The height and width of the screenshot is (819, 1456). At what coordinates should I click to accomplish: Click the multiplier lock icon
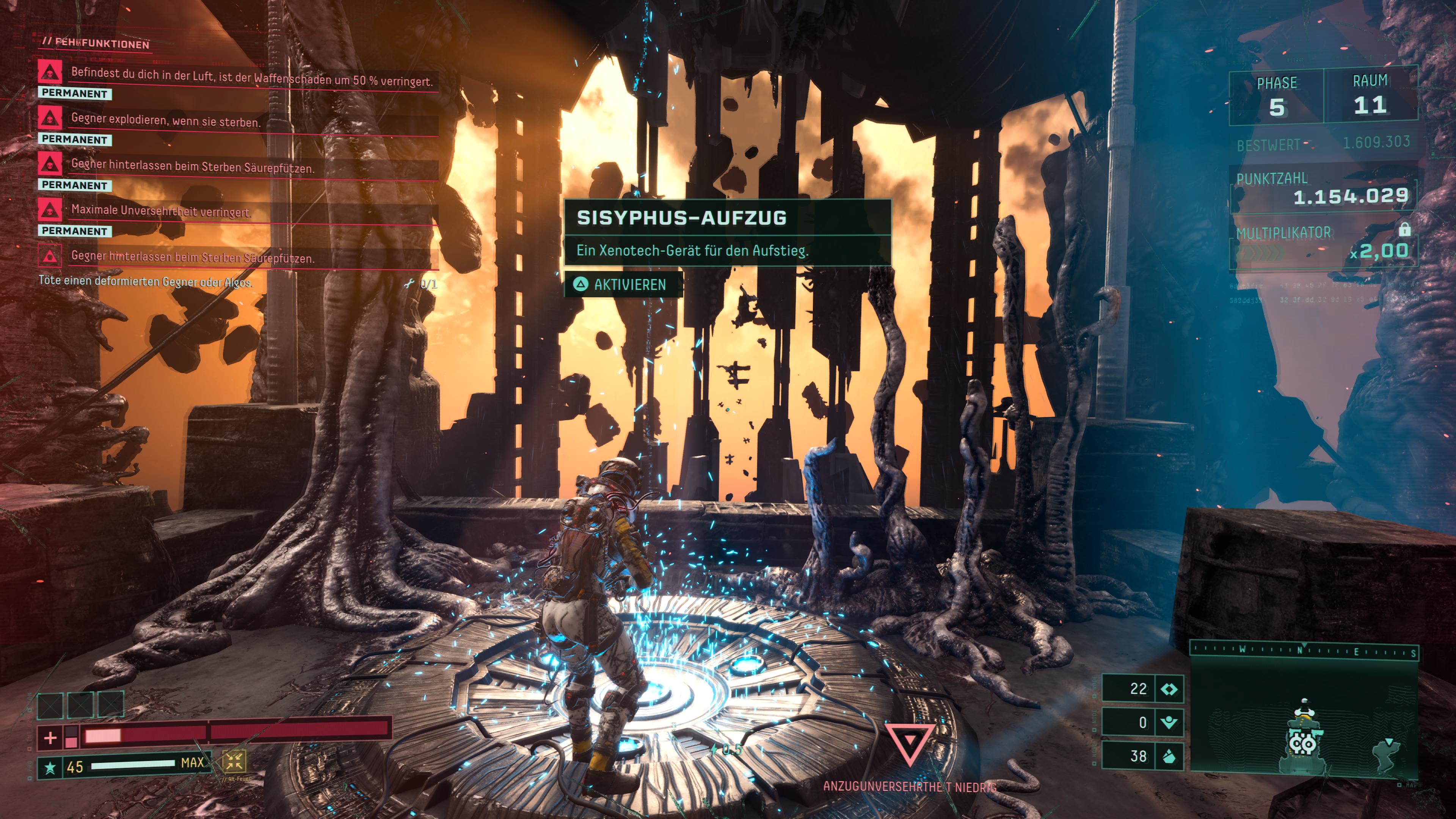tap(1404, 229)
